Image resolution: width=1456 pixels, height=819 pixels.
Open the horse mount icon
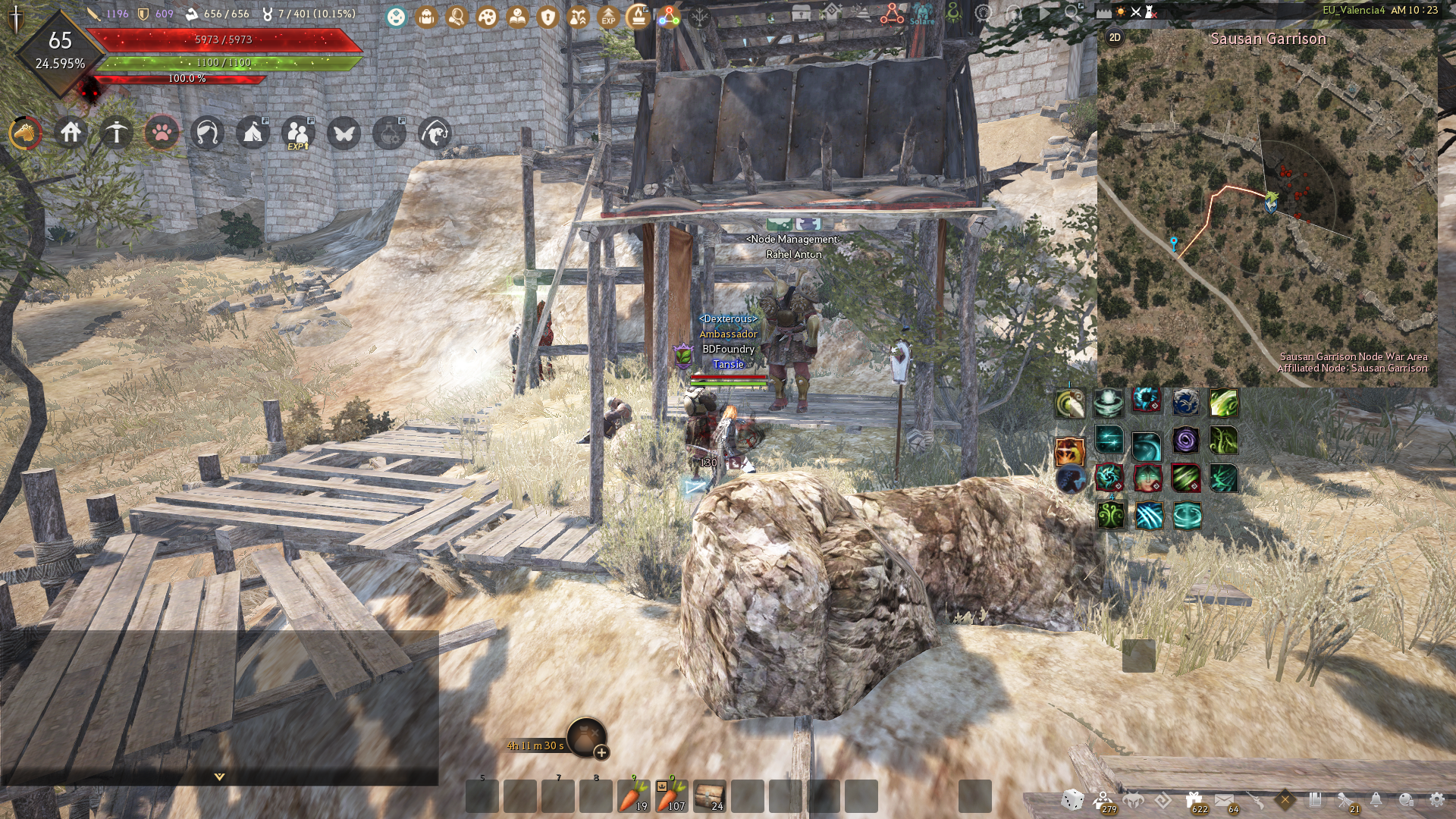coord(25,133)
